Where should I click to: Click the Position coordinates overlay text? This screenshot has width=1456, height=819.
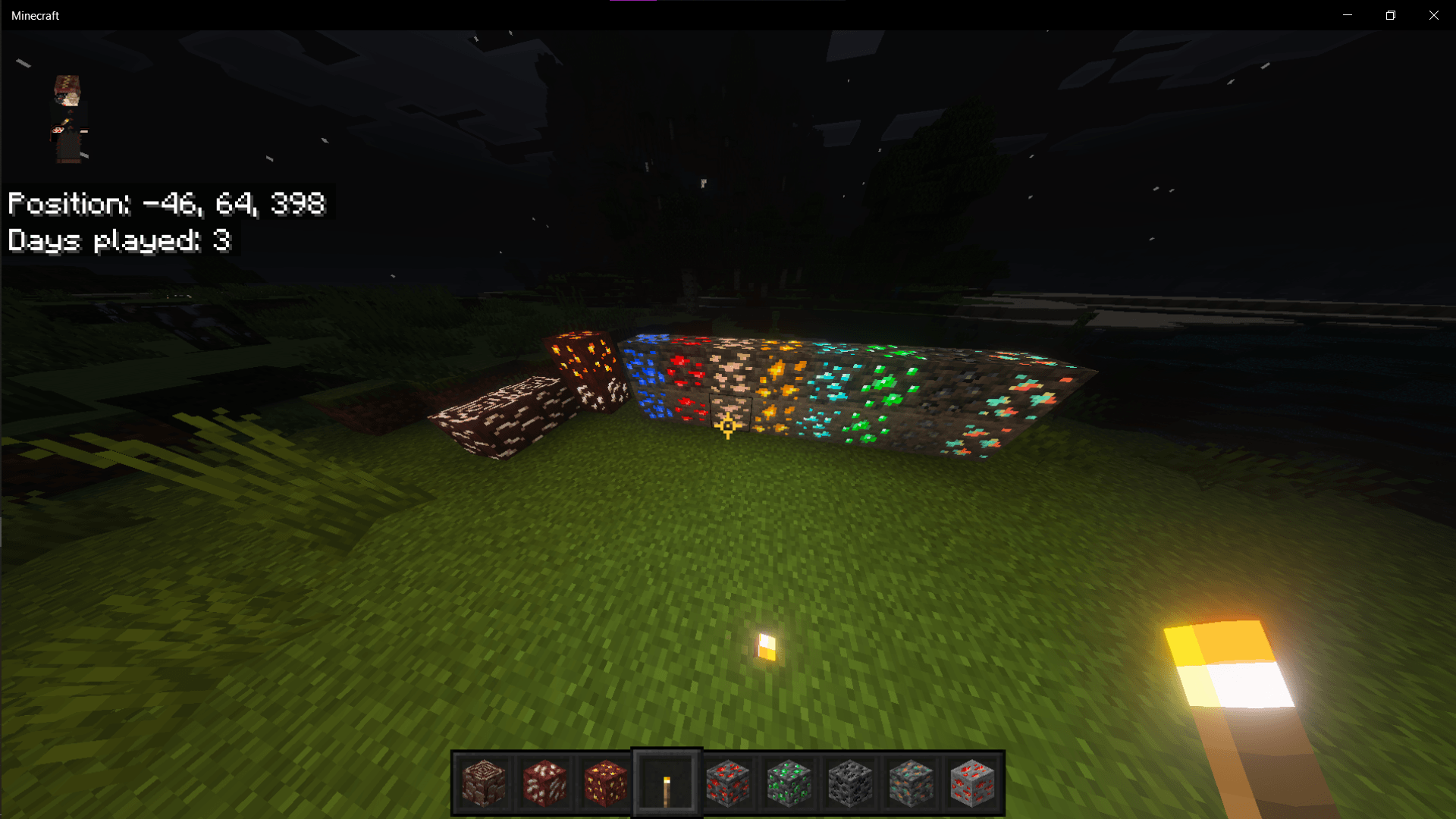(x=165, y=203)
